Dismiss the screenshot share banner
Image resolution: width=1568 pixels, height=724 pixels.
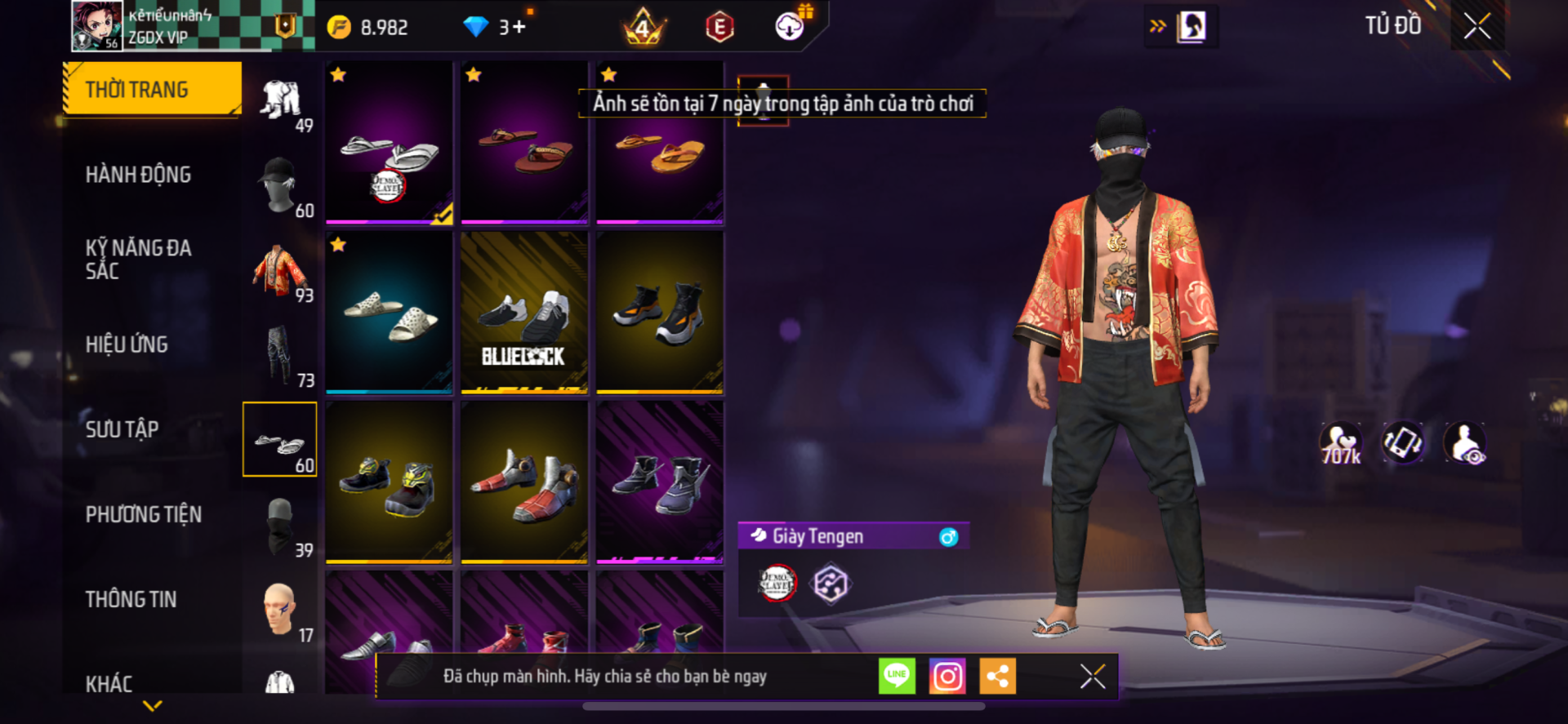pos(1092,676)
